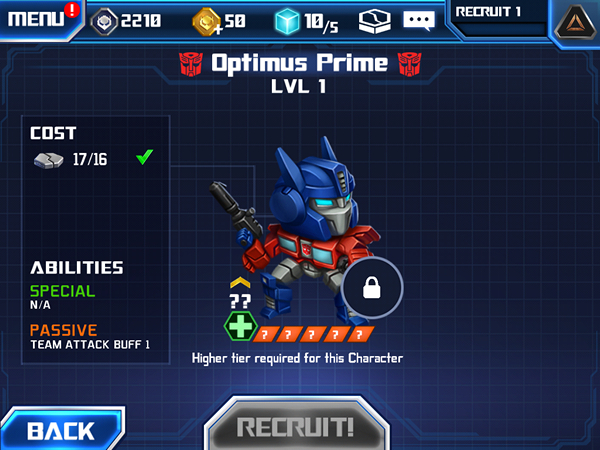600x450 pixels.
Task: Tap the blue energy cube icon
Action: (289, 20)
